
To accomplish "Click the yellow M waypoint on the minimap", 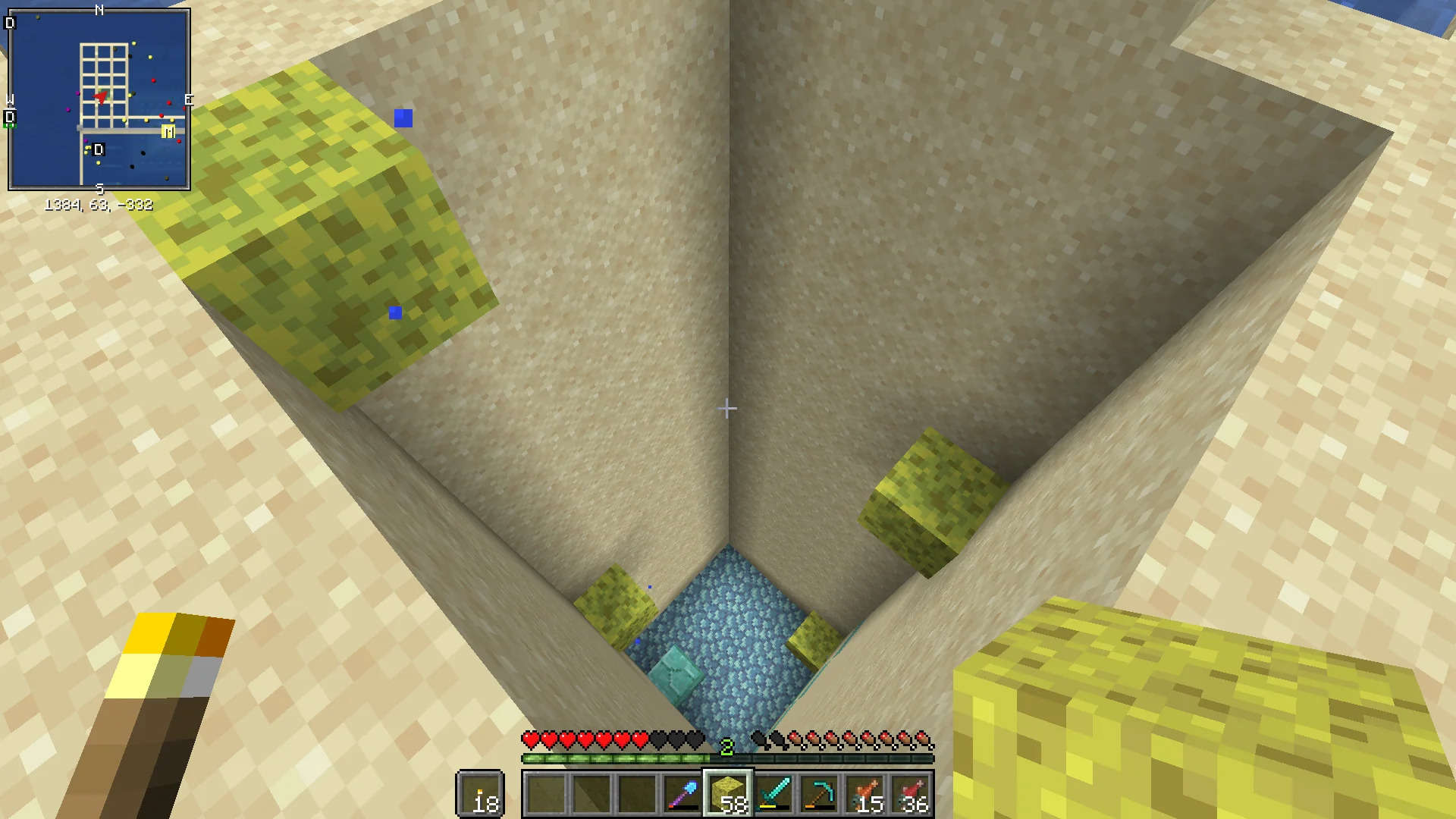I will tap(168, 130).
